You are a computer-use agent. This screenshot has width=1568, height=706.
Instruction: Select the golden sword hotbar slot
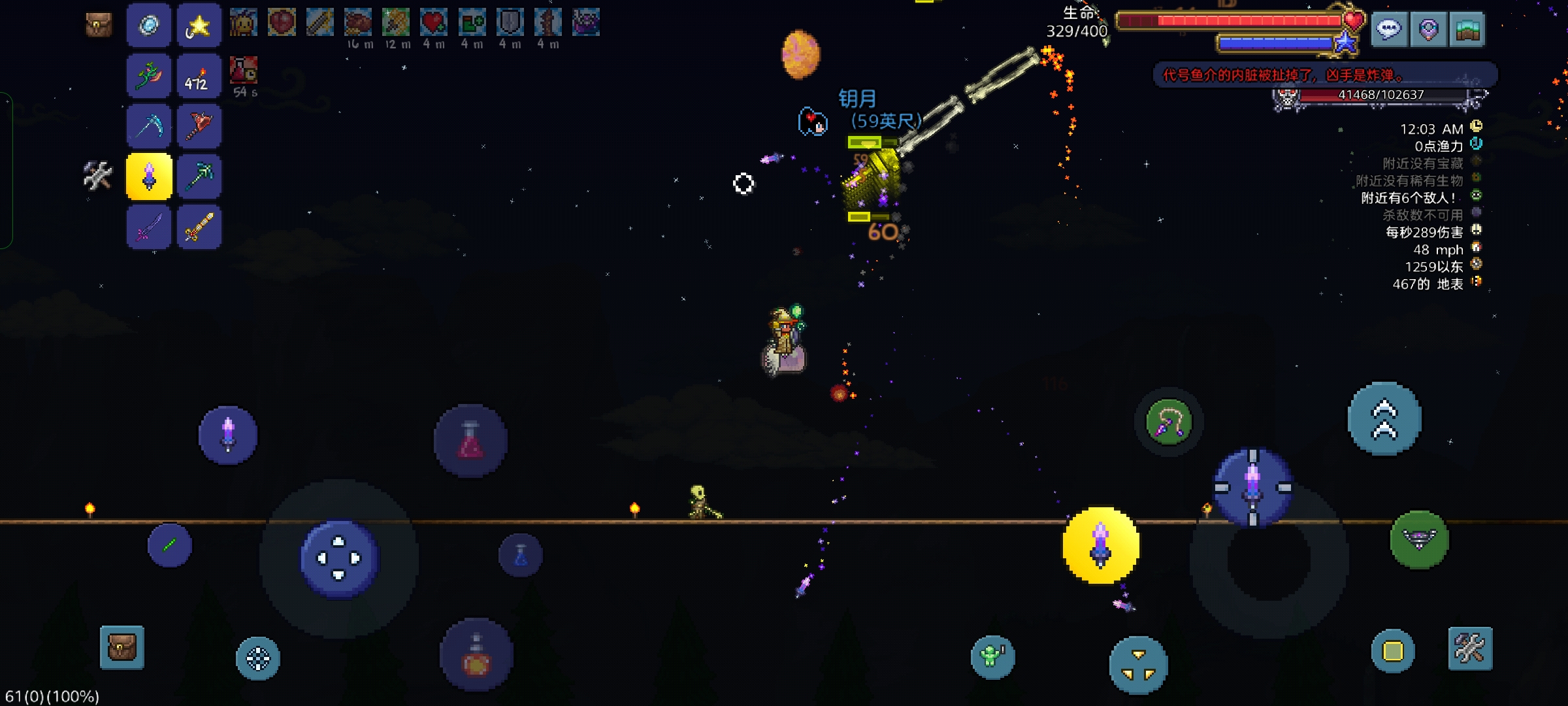[199, 227]
